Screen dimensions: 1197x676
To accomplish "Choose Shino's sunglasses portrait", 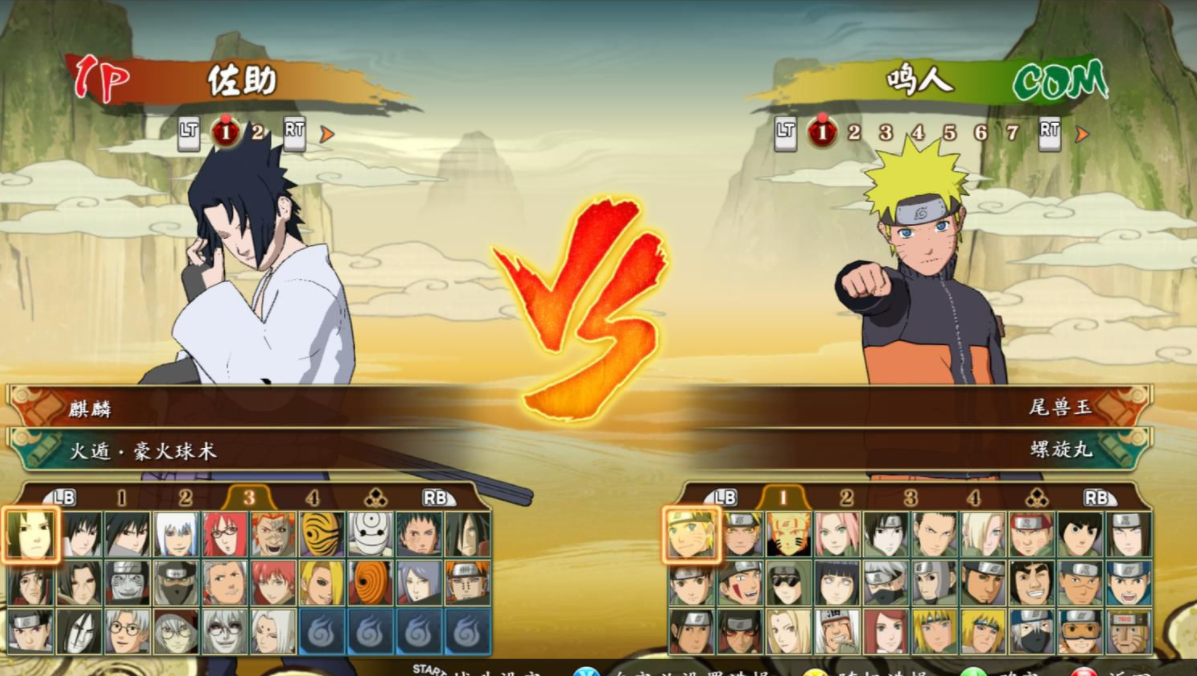I will click(788, 583).
